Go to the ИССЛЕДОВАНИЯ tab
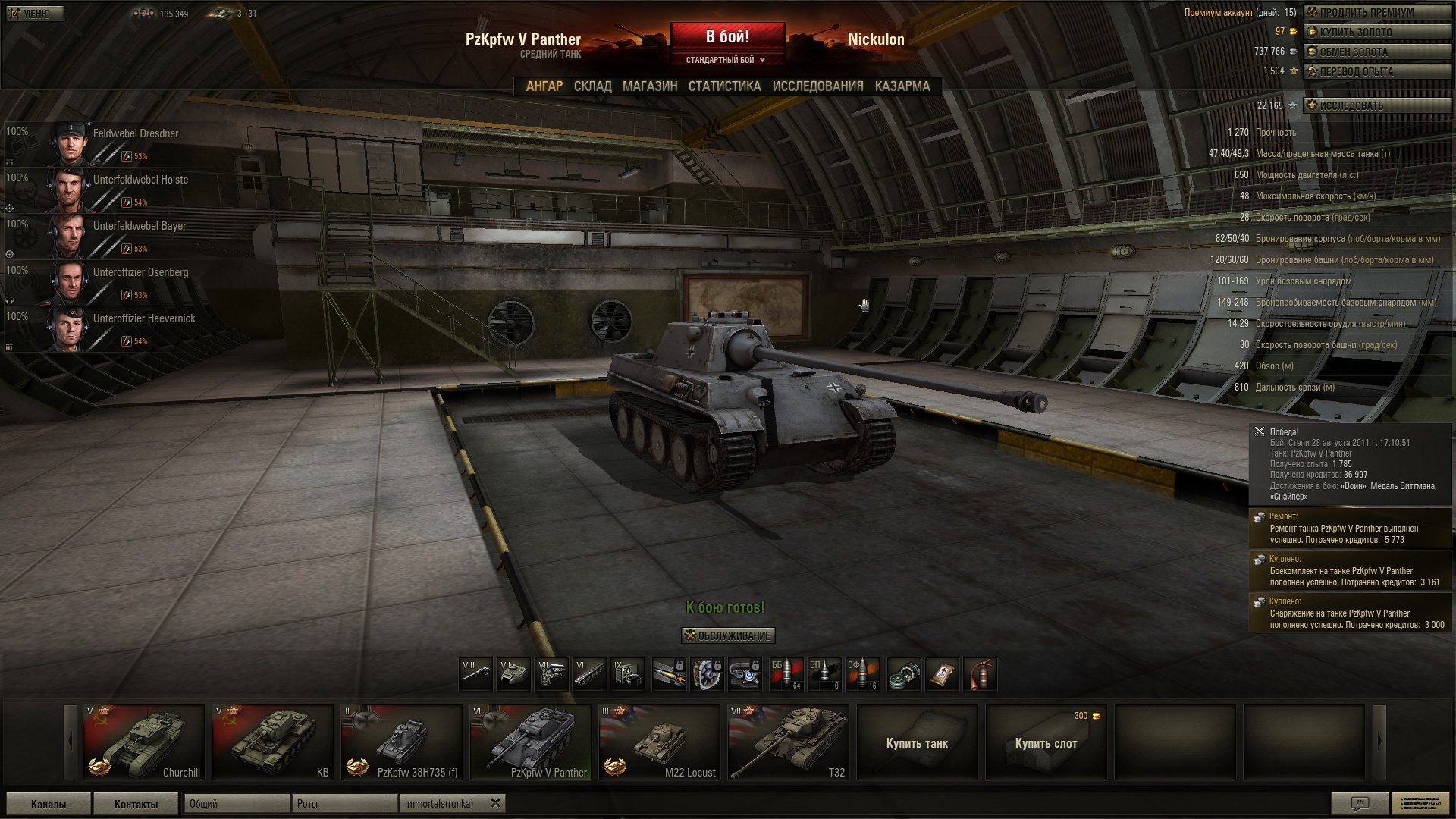This screenshot has height=819, width=1456. (x=817, y=86)
